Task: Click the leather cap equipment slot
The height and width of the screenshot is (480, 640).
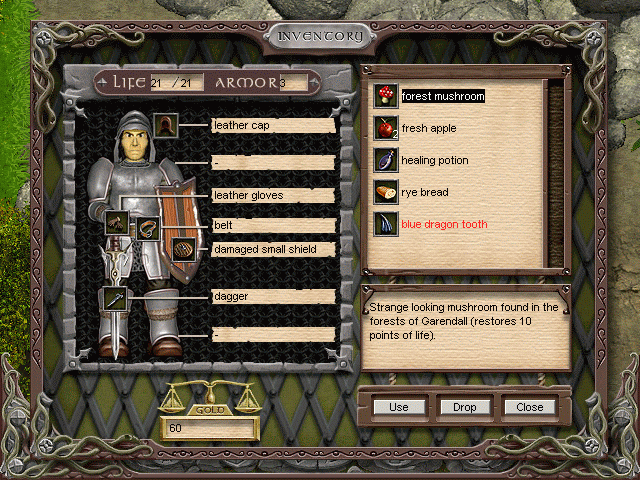Action: [167, 125]
